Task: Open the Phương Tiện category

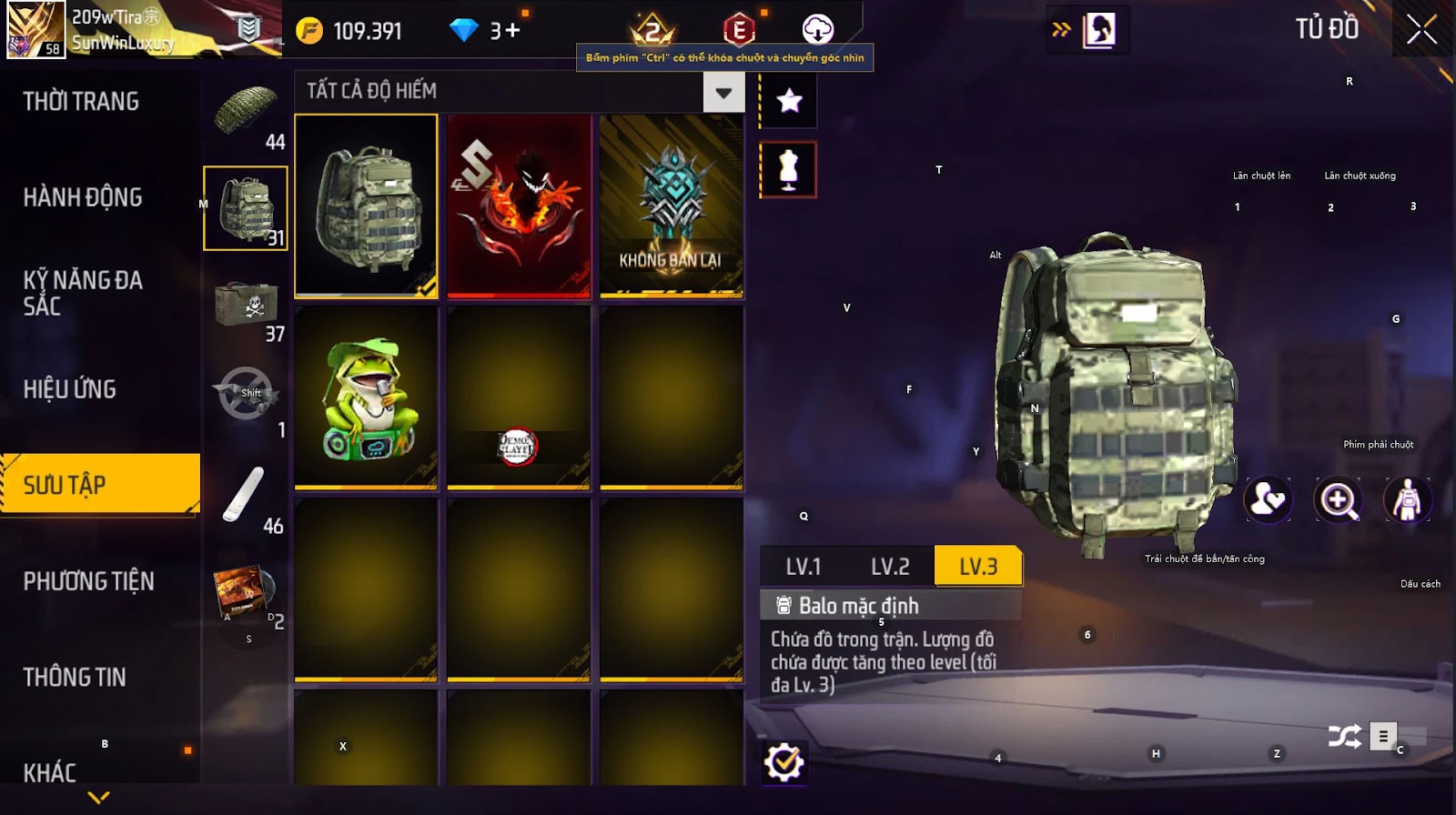Action: 88,580
